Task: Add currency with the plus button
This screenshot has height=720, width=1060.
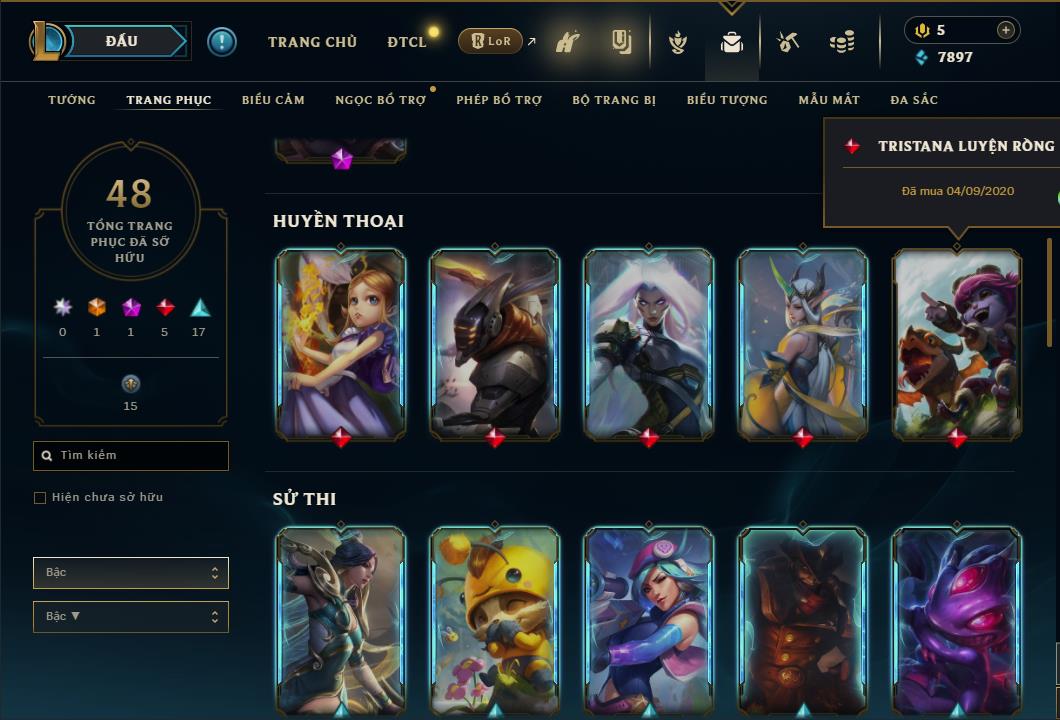Action: (1006, 30)
